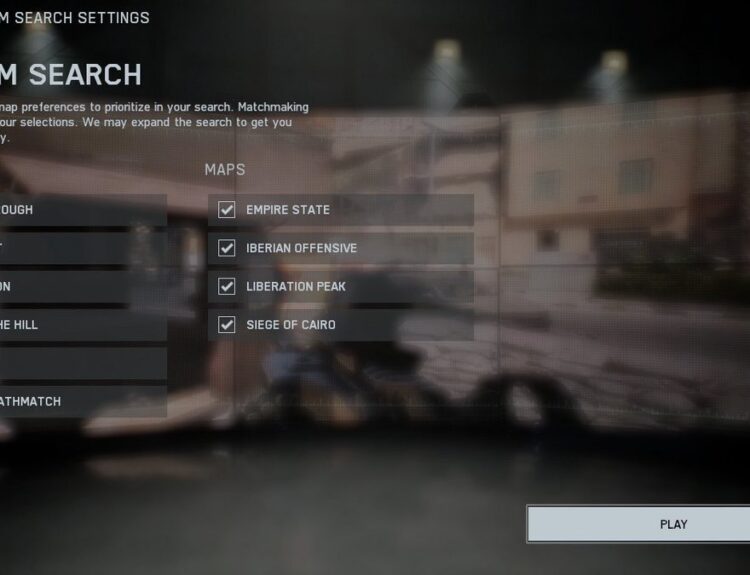750x575 pixels.
Task: Uncheck the Iberian Offensive map
Action: [227, 248]
